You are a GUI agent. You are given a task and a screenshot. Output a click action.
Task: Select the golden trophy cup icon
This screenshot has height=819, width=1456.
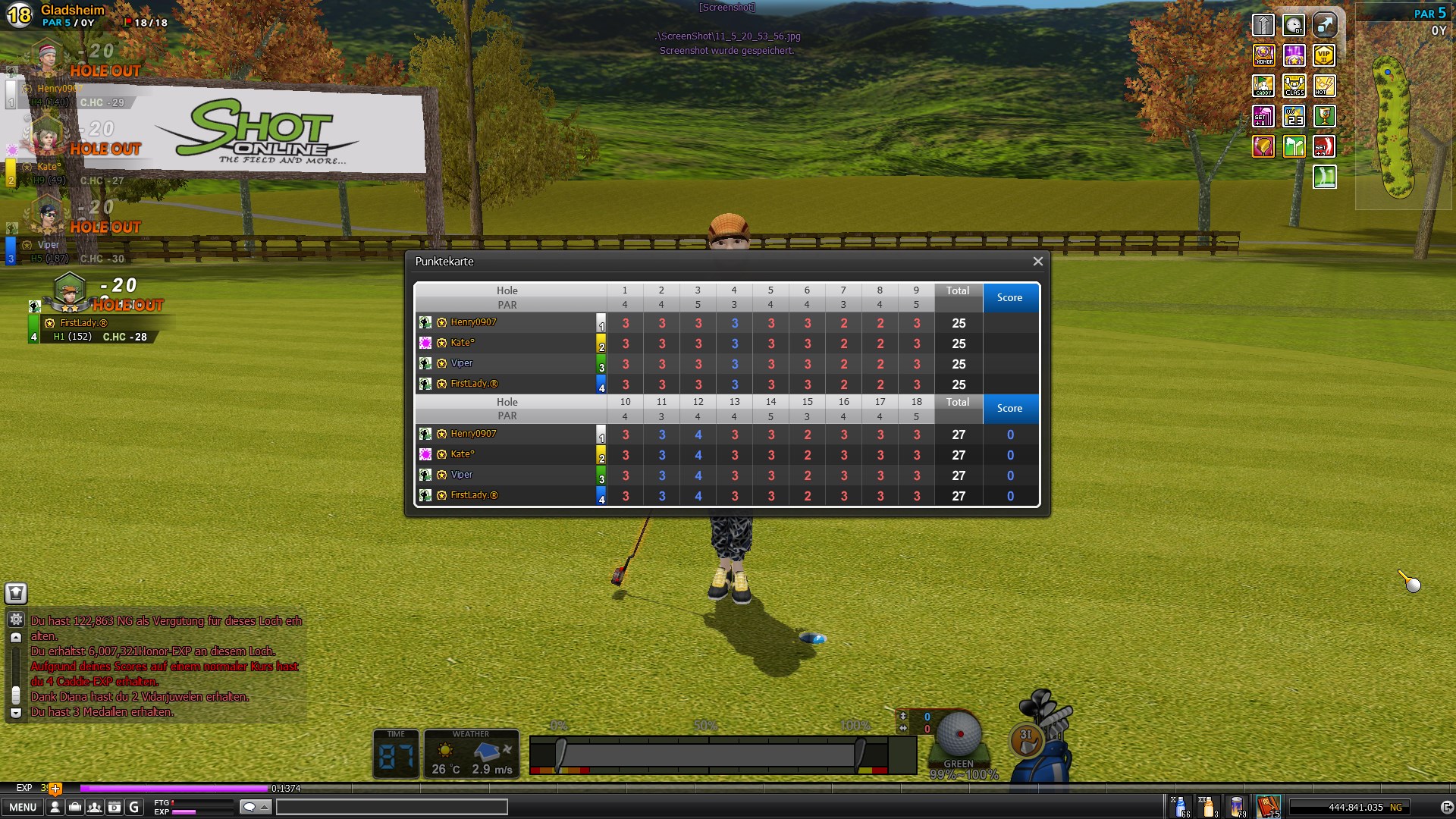[1324, 116]
